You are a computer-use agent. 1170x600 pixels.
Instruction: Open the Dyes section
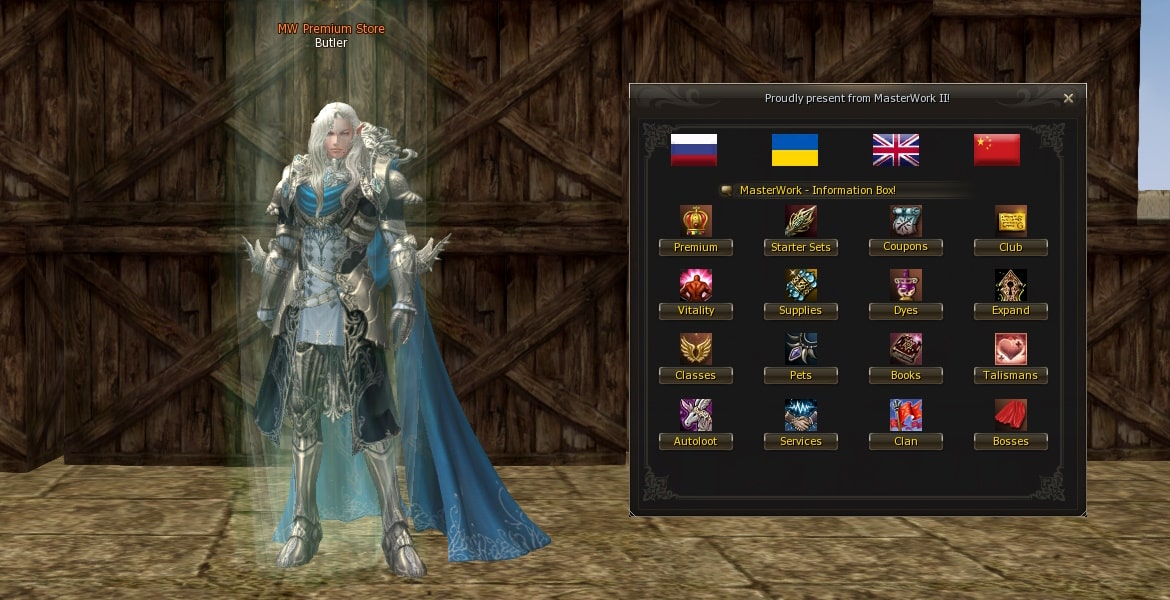[906, 311]
